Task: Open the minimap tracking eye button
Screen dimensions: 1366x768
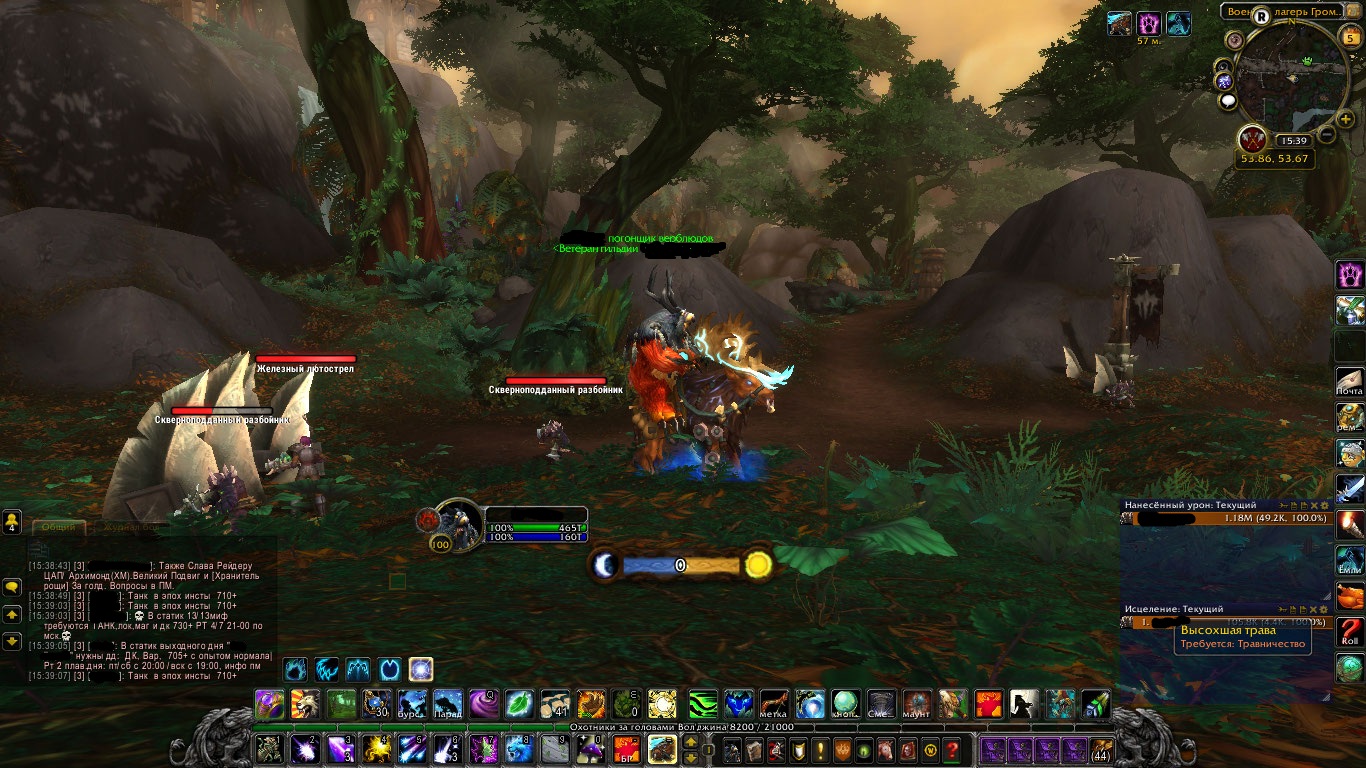Action: pyautogui.click(x=1237, y=39)
